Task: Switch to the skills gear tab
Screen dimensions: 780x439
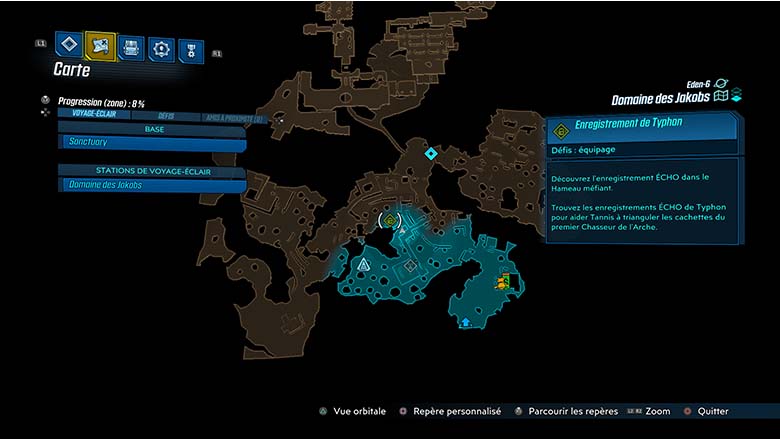Action: pyautogui.click(x=161, y=49)
